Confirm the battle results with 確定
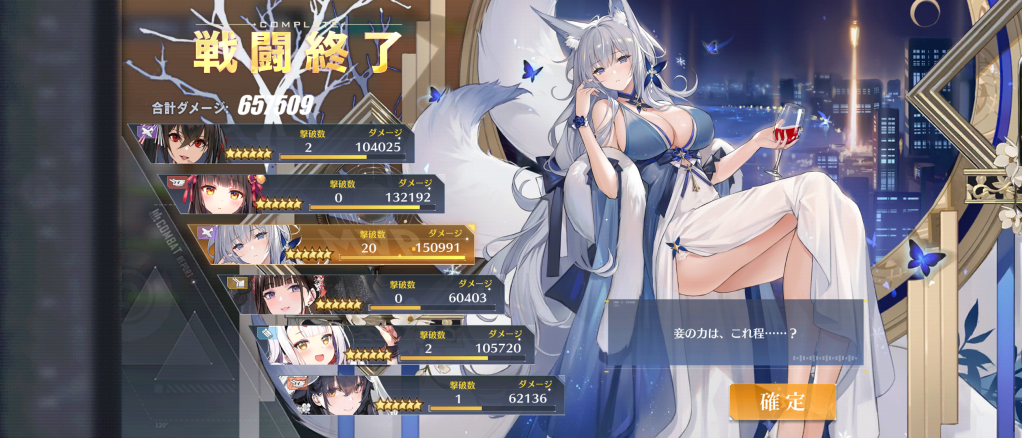This screenshot has width=1022, height=438. 782,402
